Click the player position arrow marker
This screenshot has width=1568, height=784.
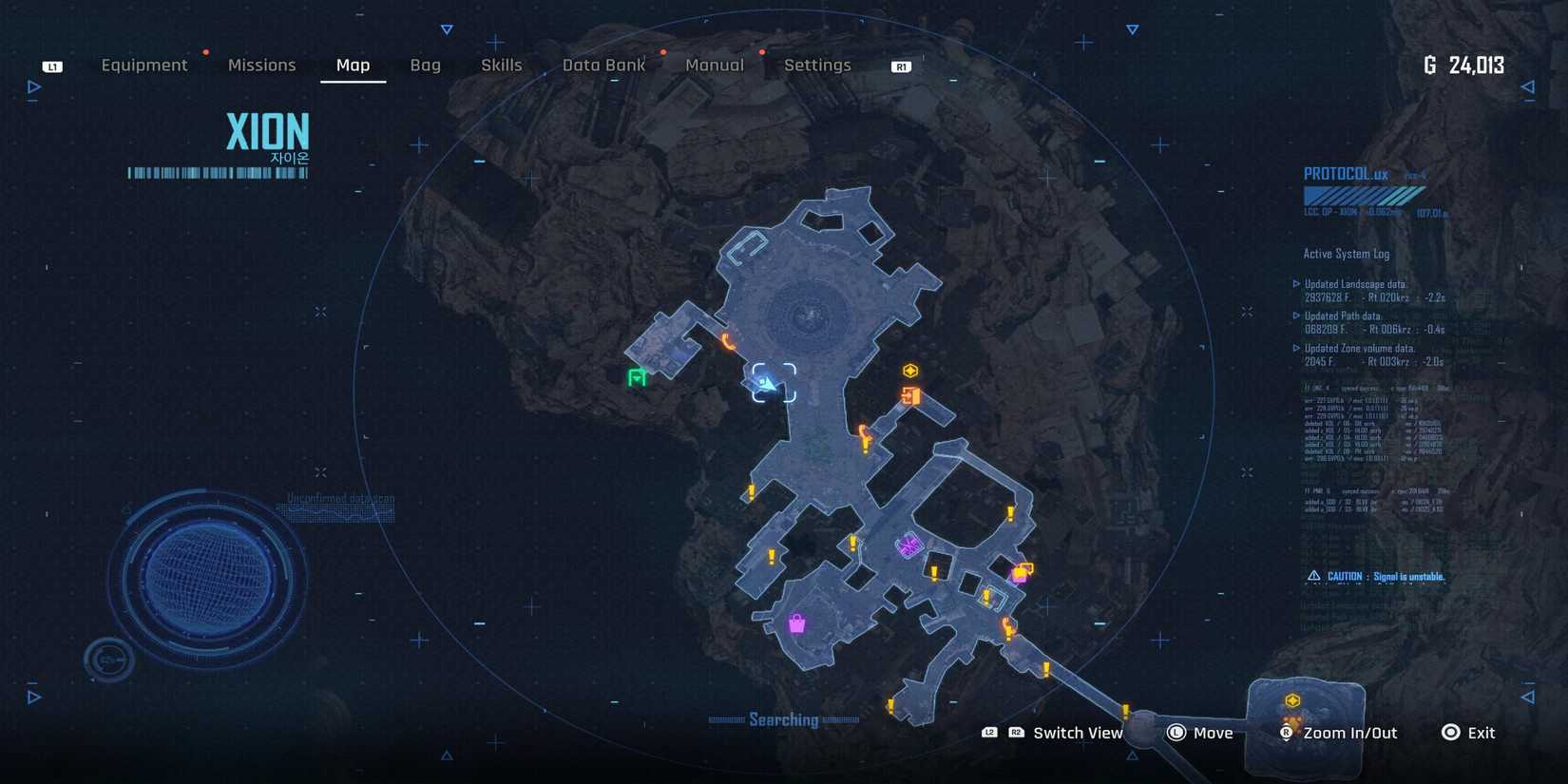768,383
